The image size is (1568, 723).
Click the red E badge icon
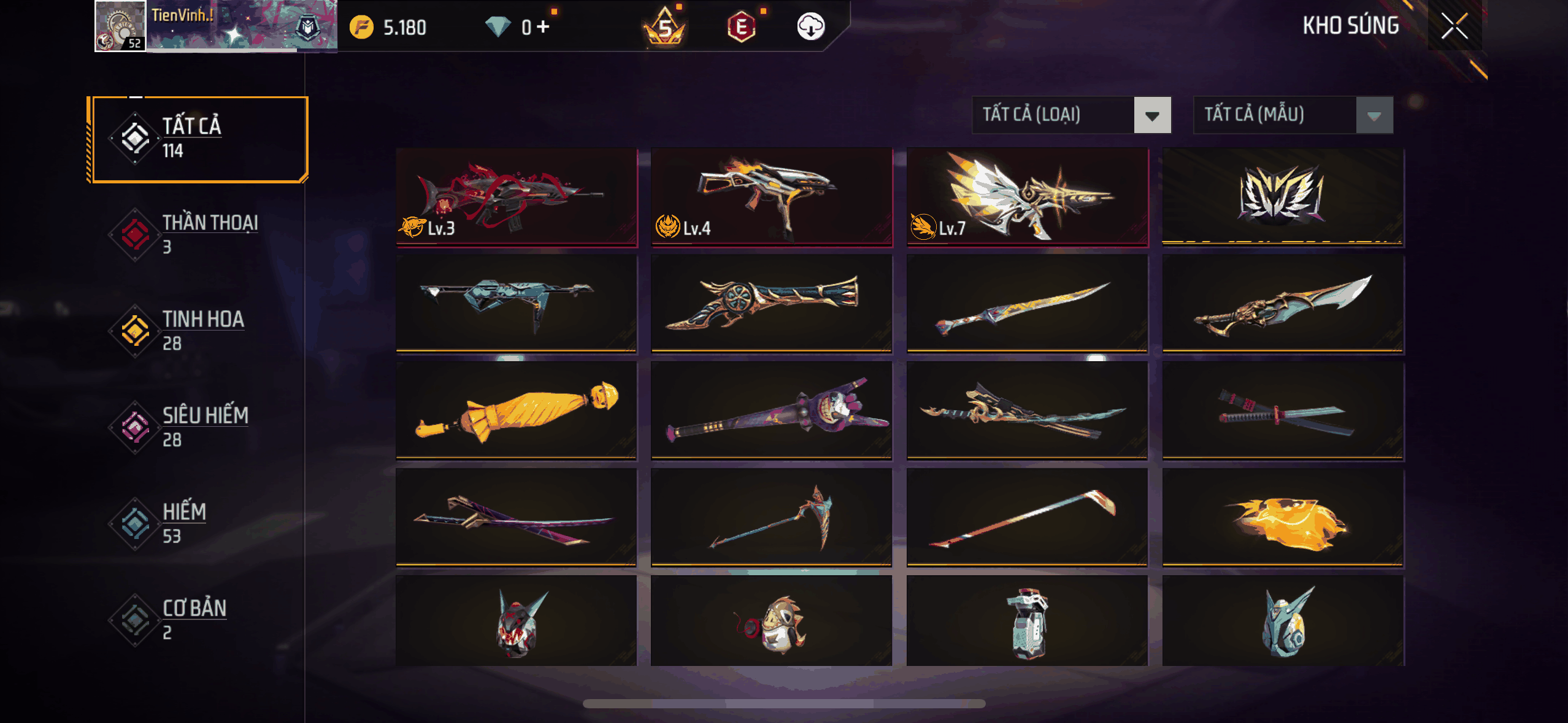pyautogui.click(x=741, y=27)
